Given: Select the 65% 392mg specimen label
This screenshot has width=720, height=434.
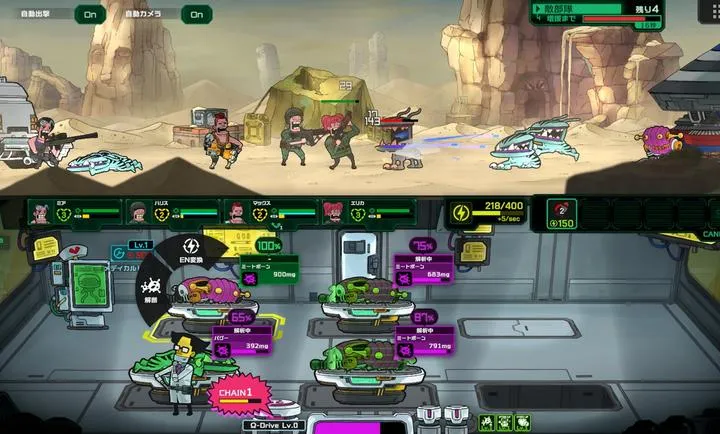Looking at the screenshot, I should pos(242,340).
